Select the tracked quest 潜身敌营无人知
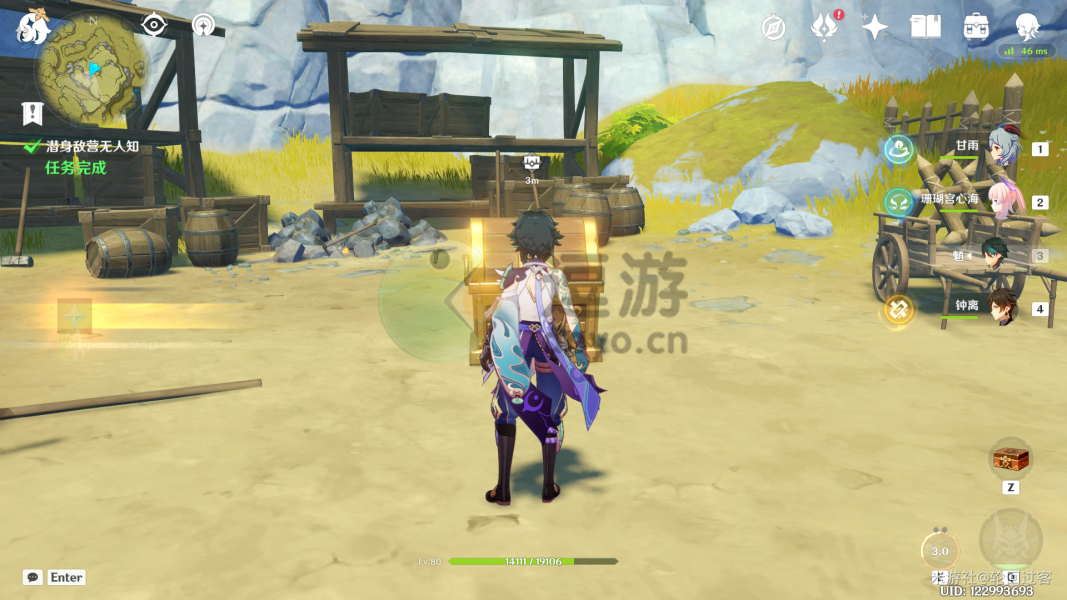The image size is (1067, 600). 91,147
